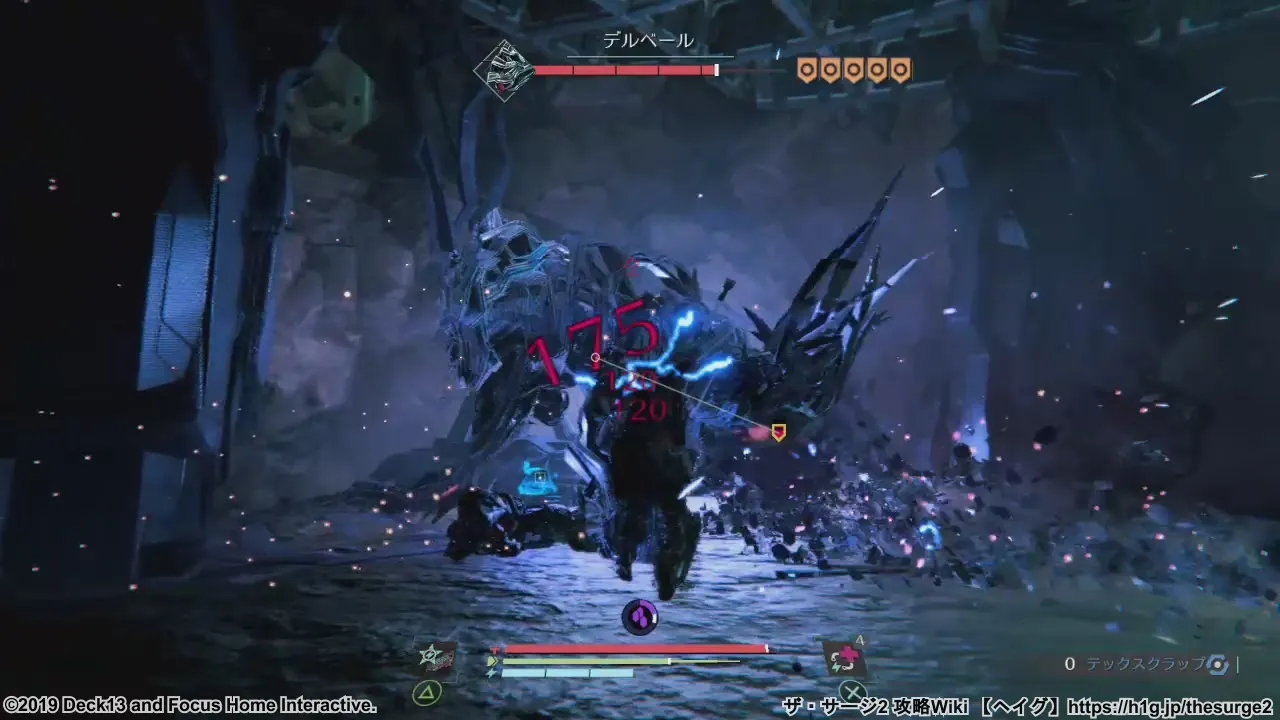
Task: Click the tech scrap hexagon icon
Action: (1217, 664)
